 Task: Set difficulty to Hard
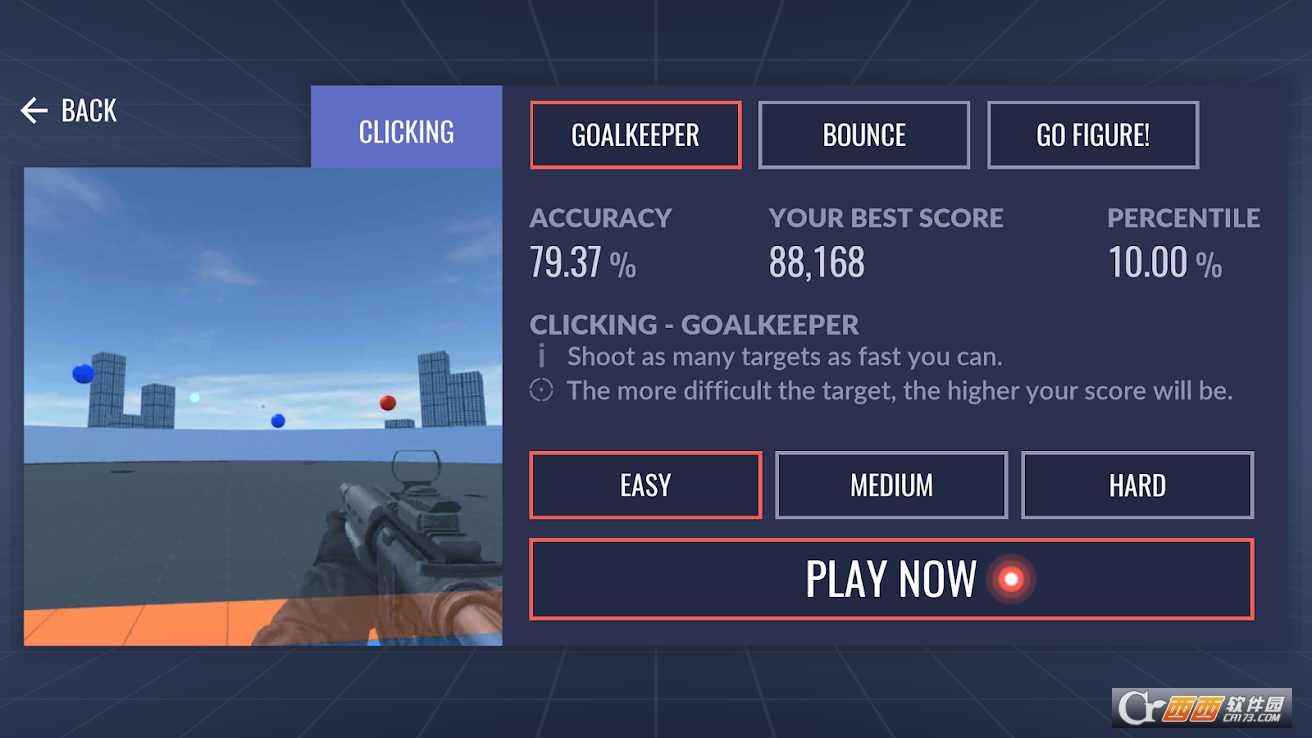point(1137,485)
